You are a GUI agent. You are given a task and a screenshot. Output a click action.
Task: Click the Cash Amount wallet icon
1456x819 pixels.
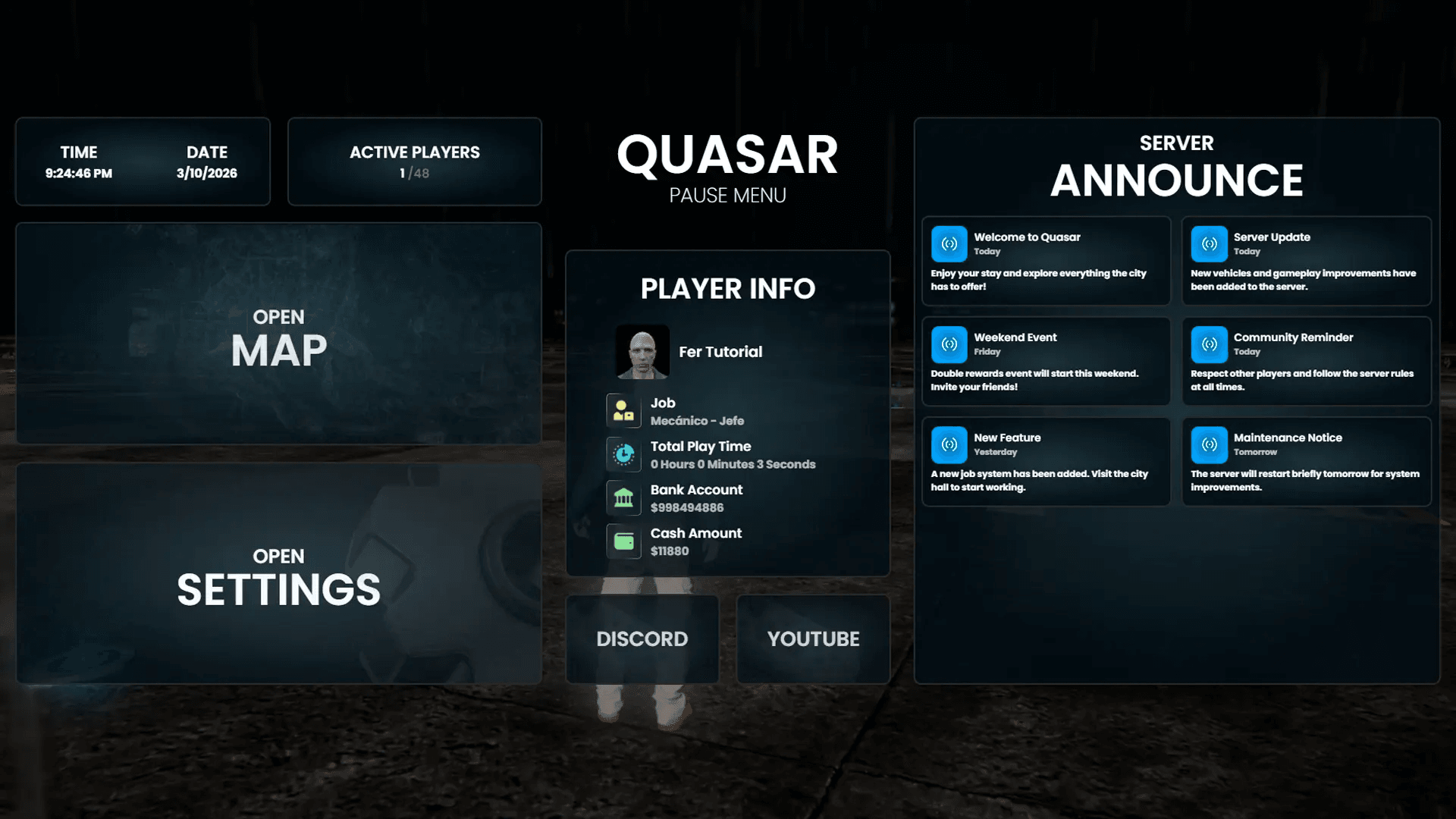coord(623,541)
